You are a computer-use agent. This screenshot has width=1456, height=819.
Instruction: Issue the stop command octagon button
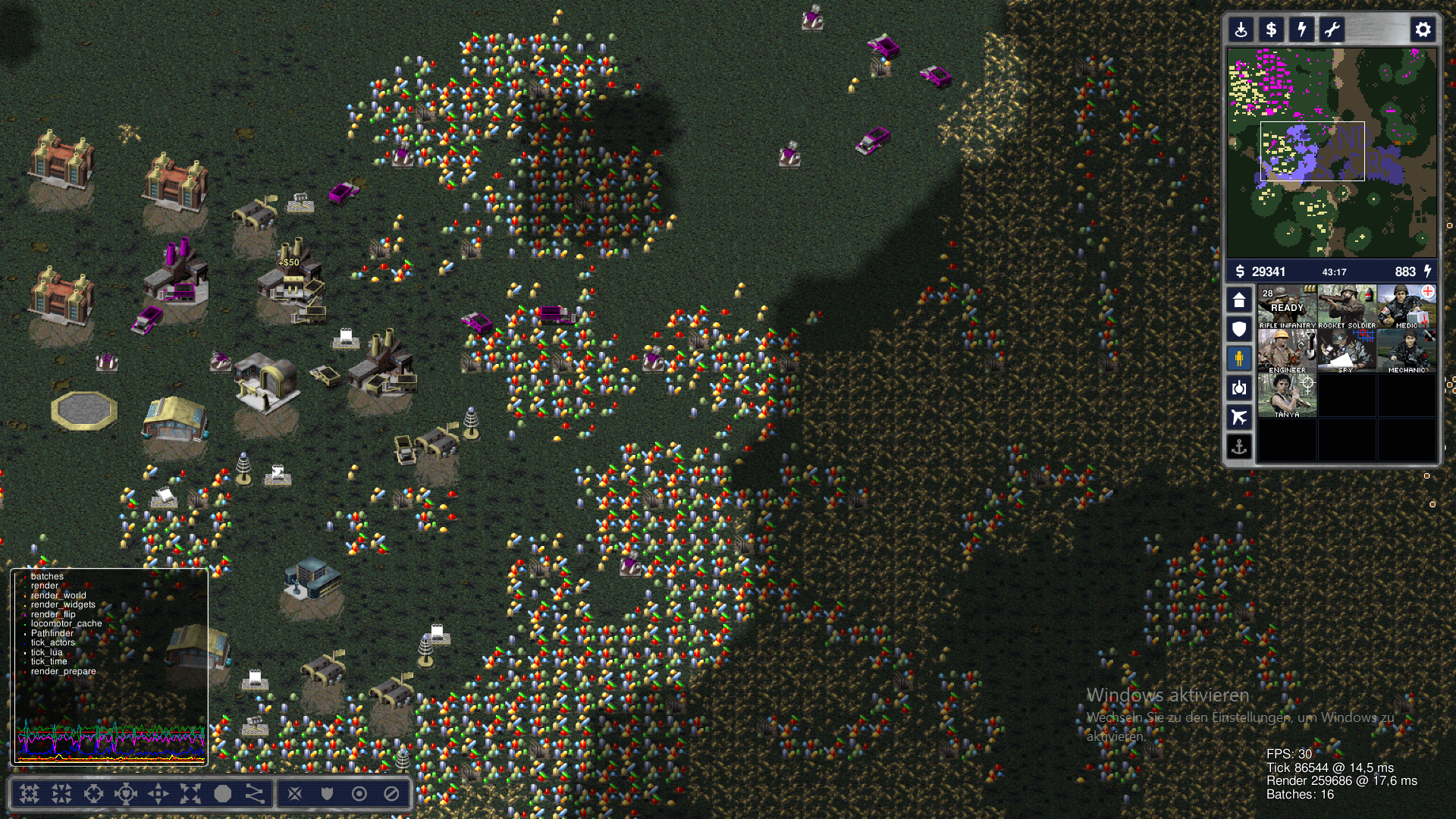click(x=223, y=794)
